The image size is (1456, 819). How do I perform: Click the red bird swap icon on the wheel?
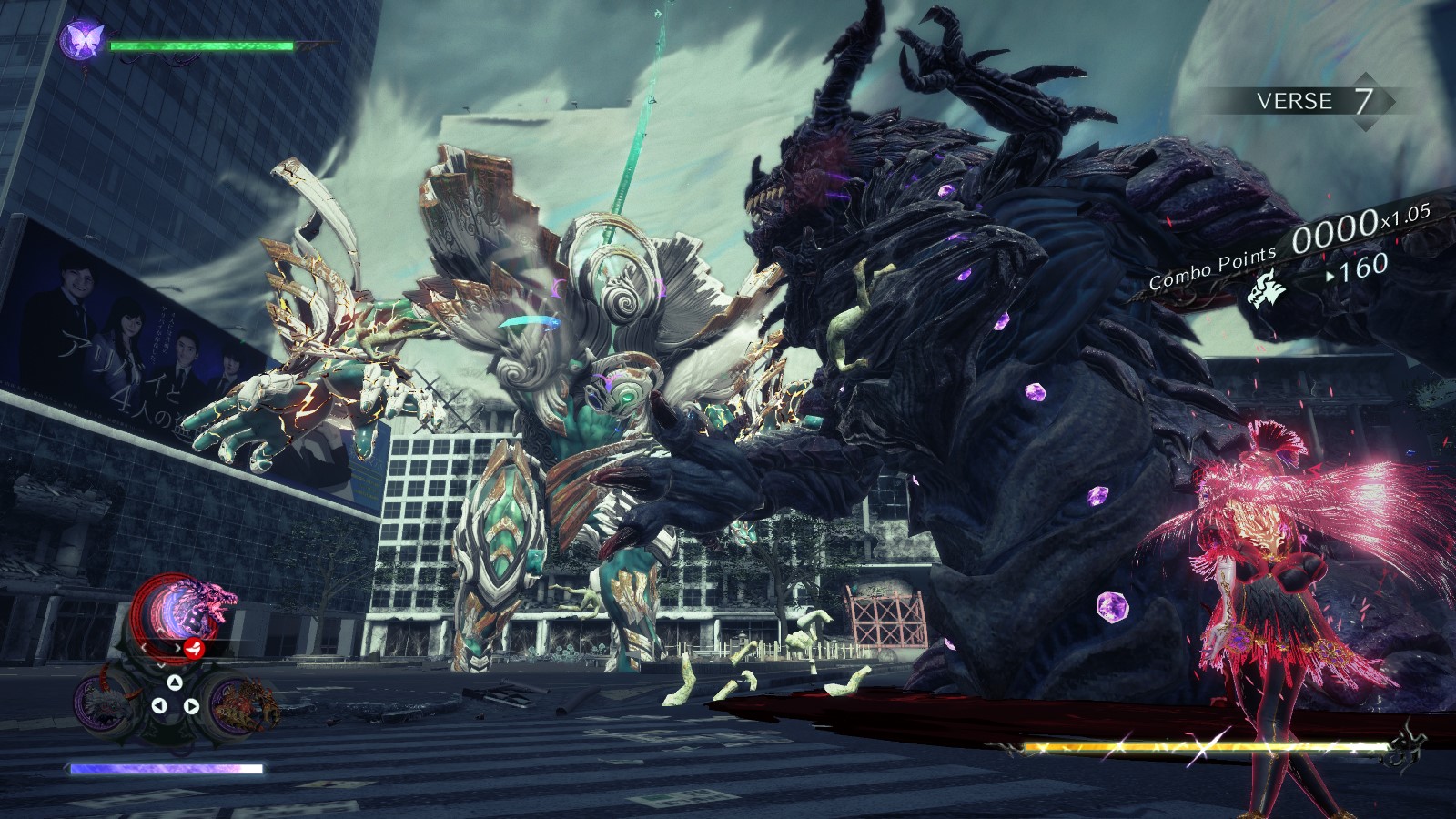192,649
